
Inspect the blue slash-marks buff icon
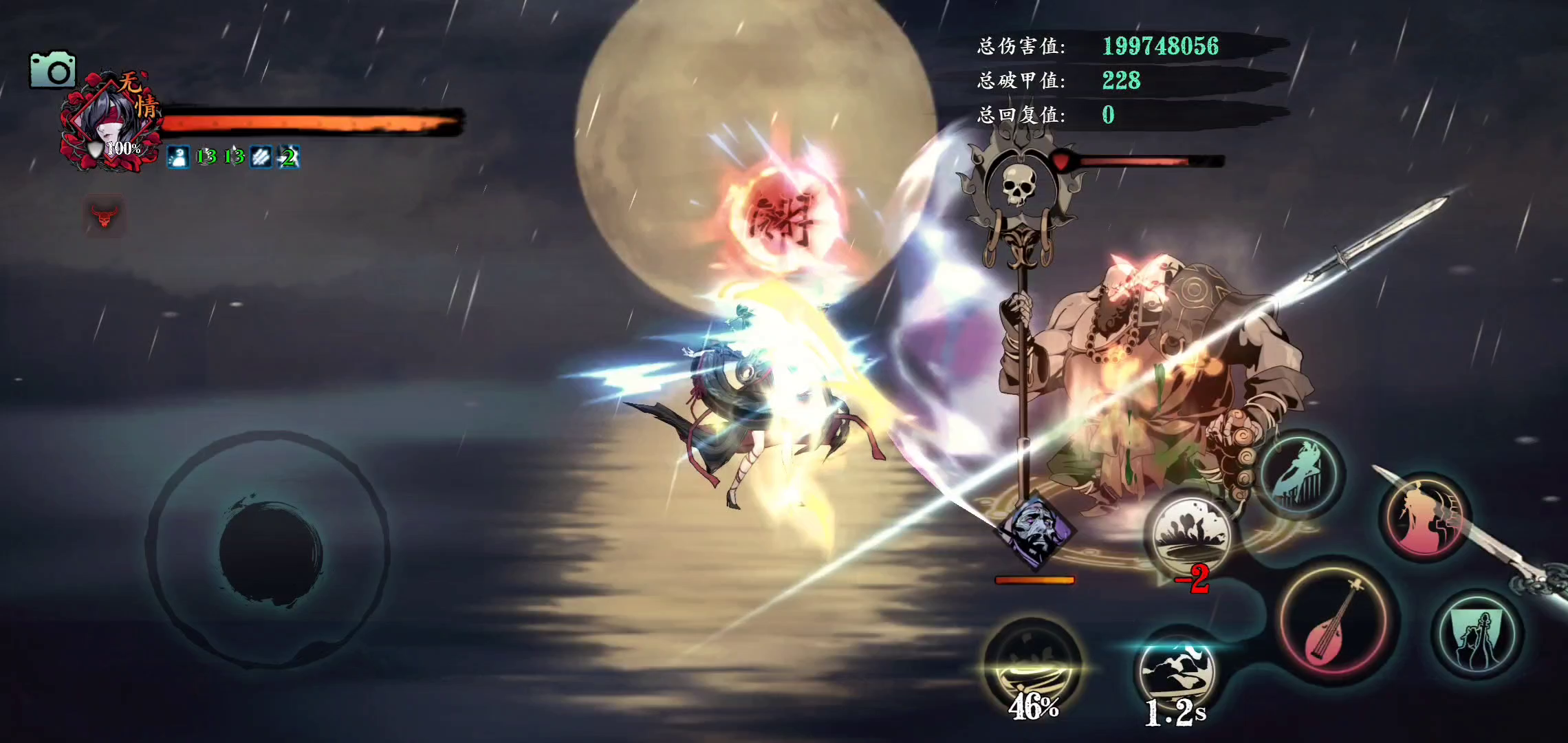click(x=261, y=157)
